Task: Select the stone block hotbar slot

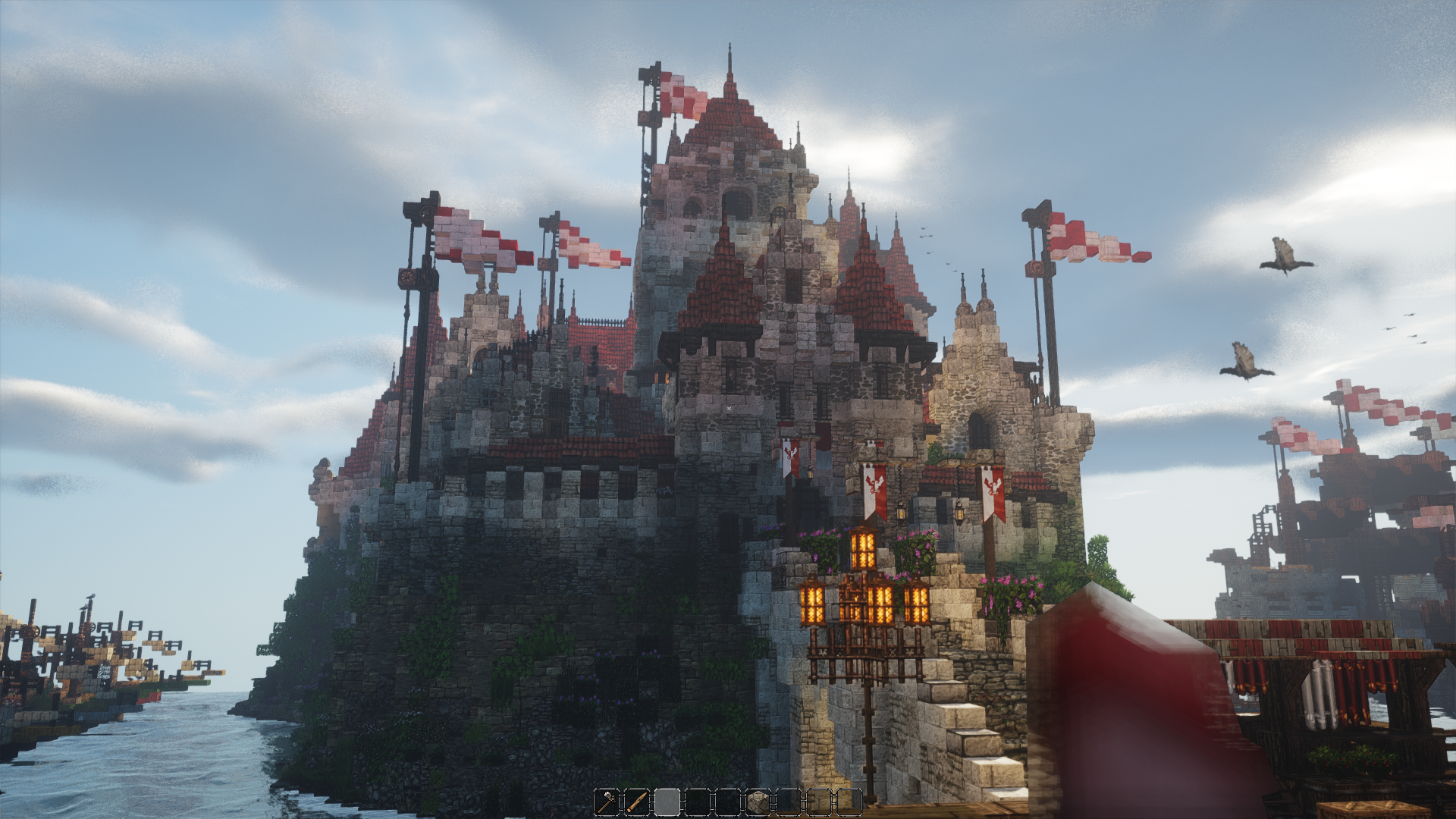Action: tap(758, 802)
